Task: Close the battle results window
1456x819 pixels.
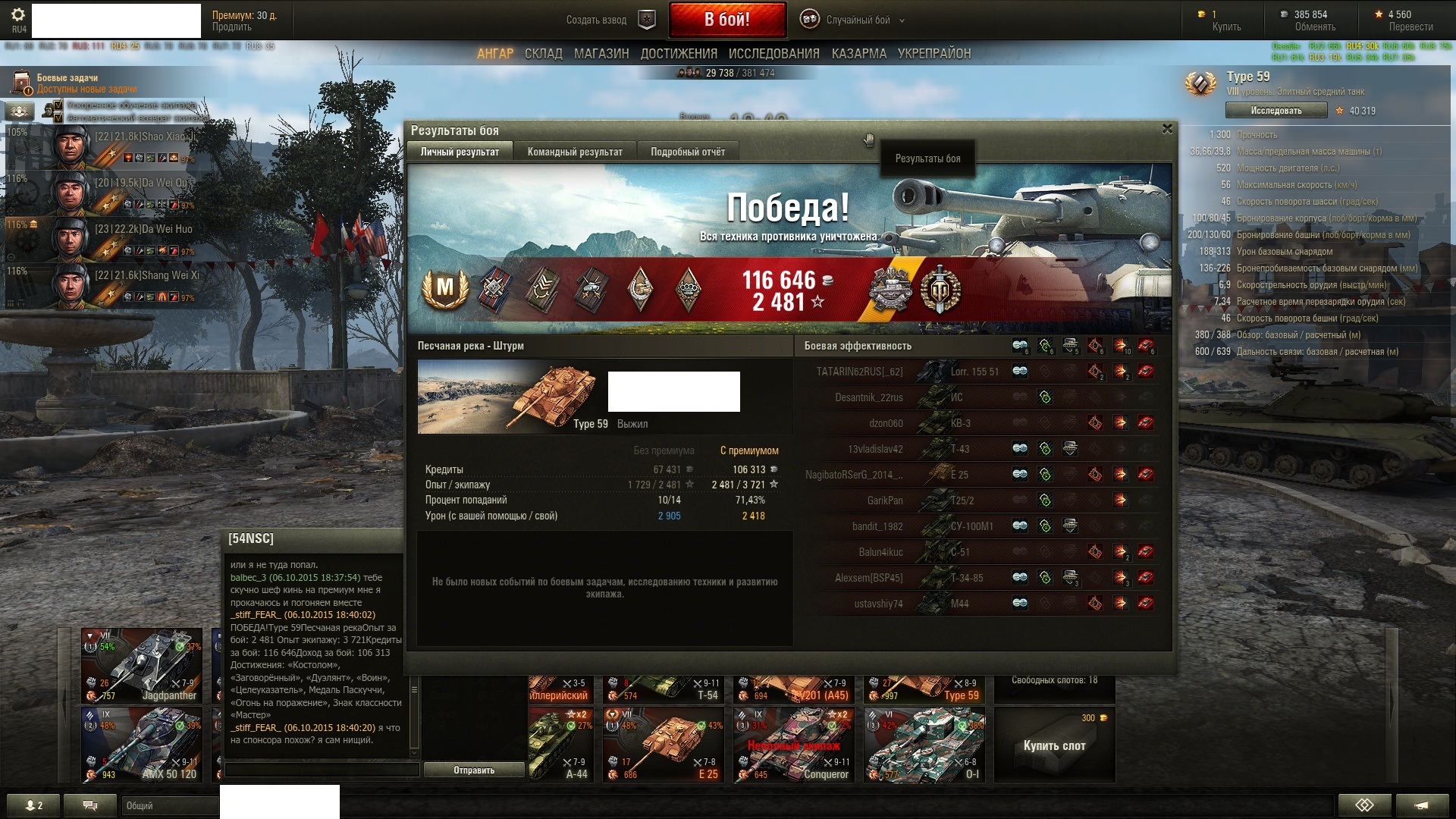Action: tap(1167, 129)
